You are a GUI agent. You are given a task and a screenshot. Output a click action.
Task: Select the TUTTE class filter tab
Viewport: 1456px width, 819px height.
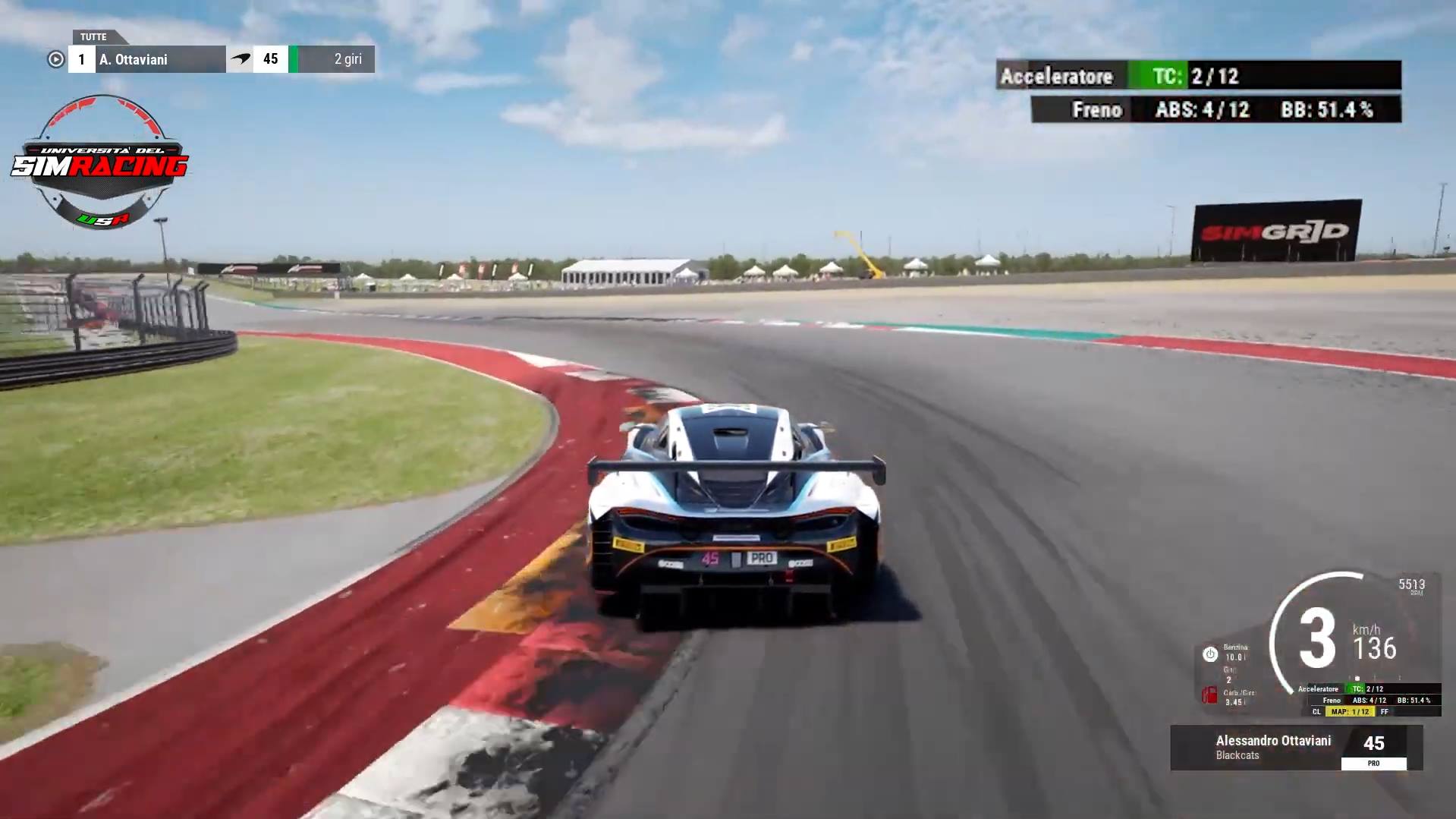94,36
